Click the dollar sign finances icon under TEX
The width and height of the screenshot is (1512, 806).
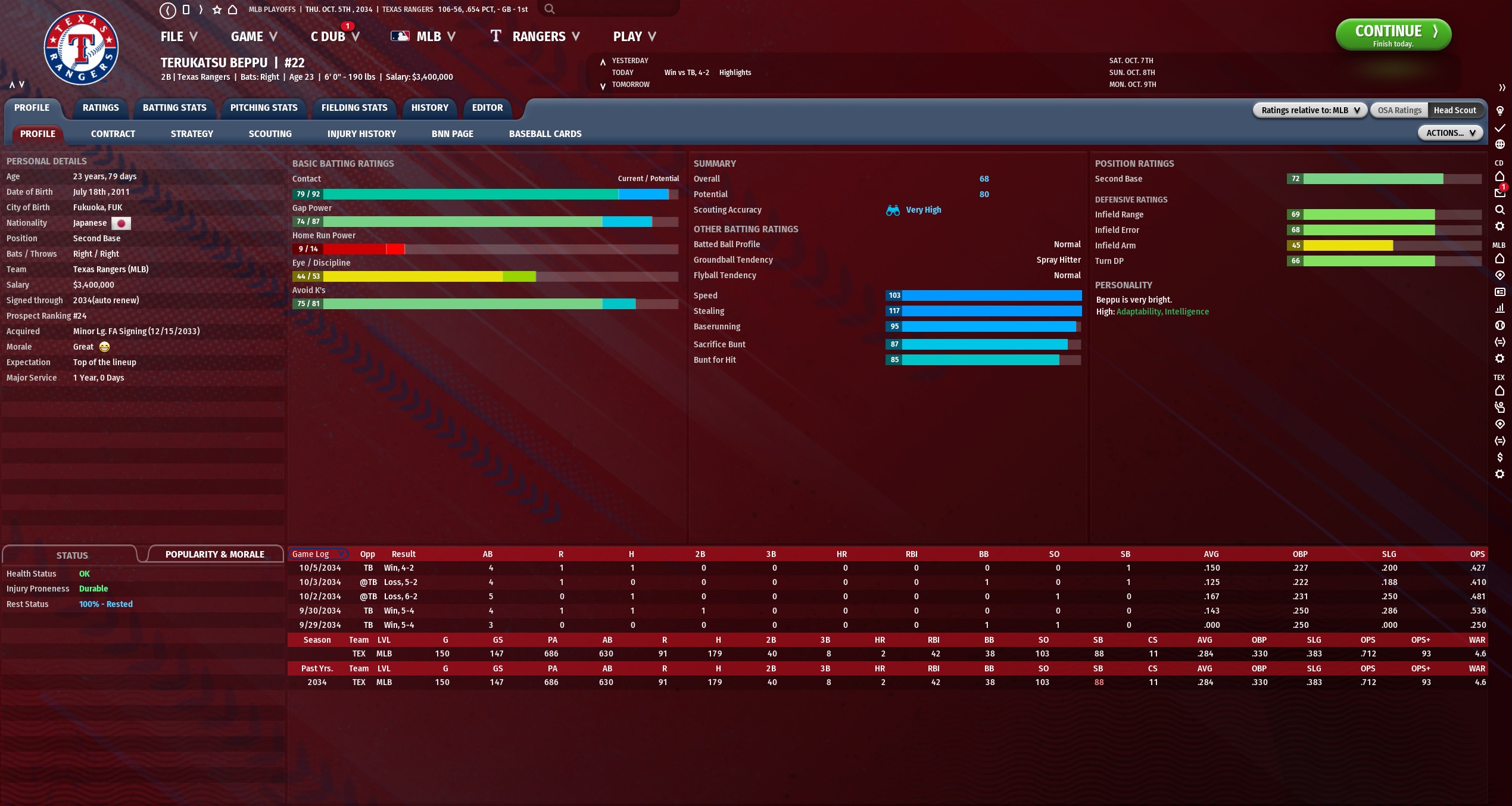click(x=1500, y=458)
